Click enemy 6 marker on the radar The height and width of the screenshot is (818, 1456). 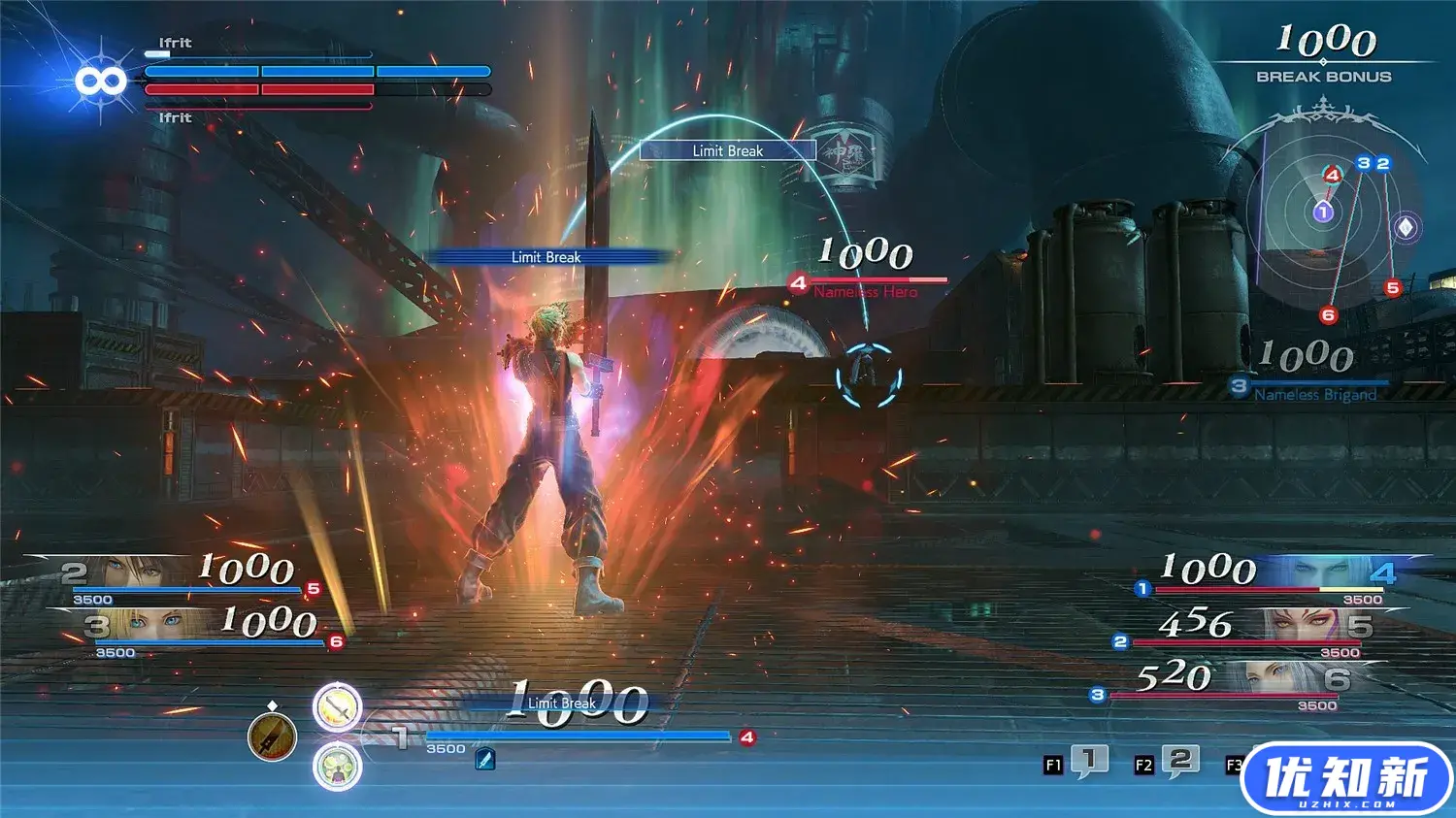point(1328,314)
